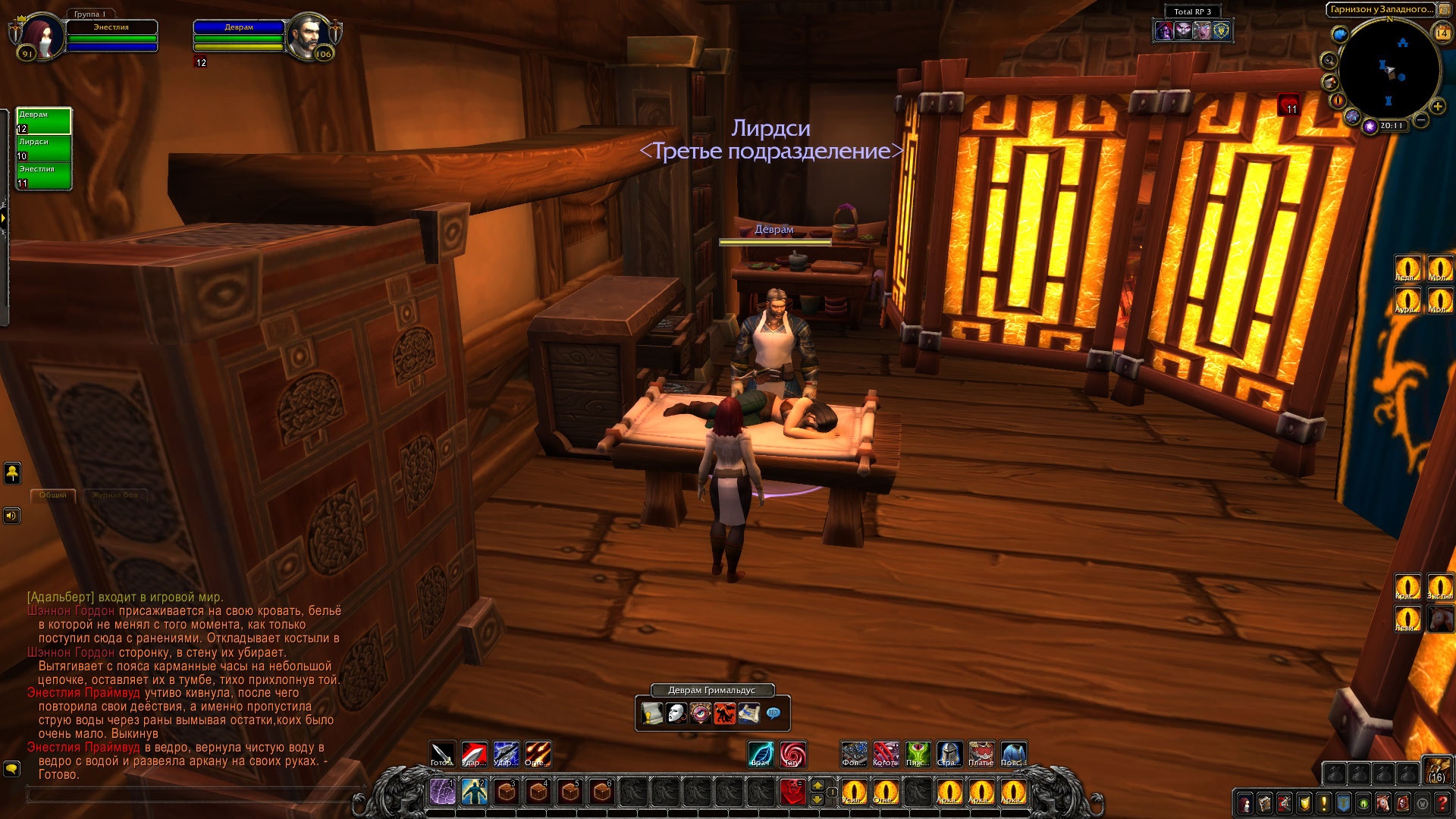This screenshot has height=819, width=1456.
Task: Click Деврам target portrait frame
Action: [309, 33]
